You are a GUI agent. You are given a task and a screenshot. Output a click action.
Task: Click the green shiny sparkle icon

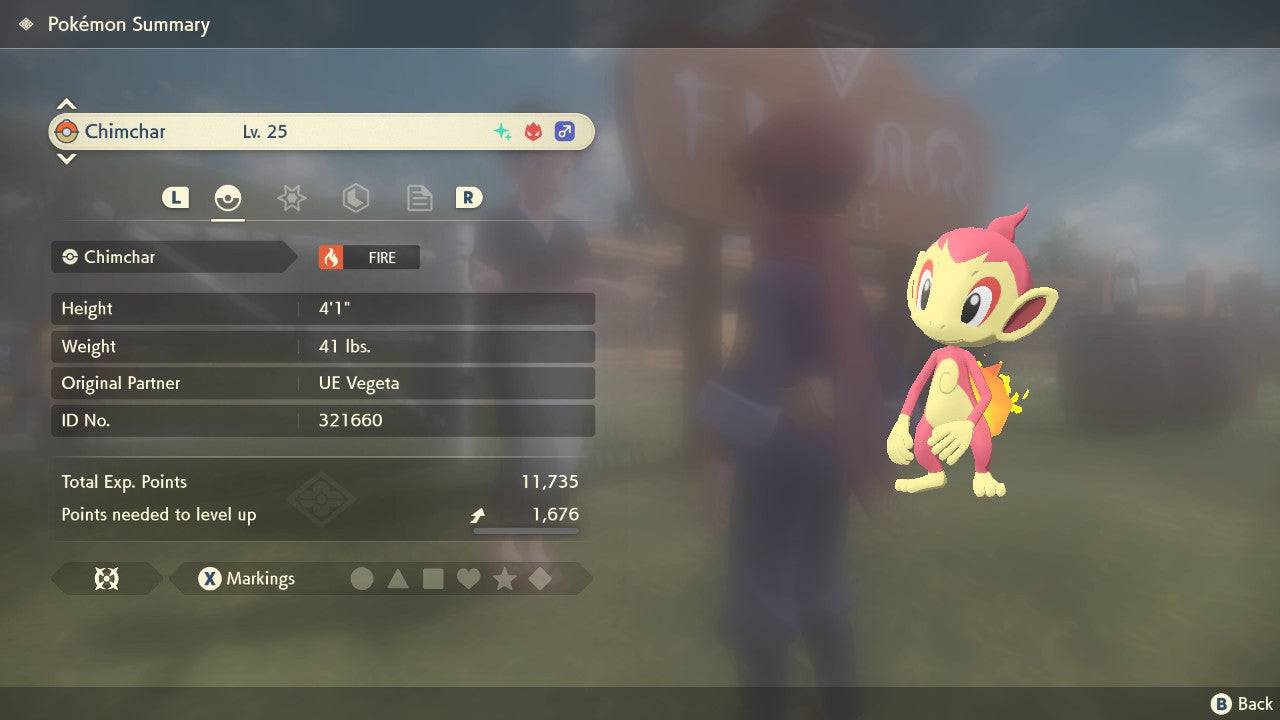pyautogui.click(x=502, y=131)
